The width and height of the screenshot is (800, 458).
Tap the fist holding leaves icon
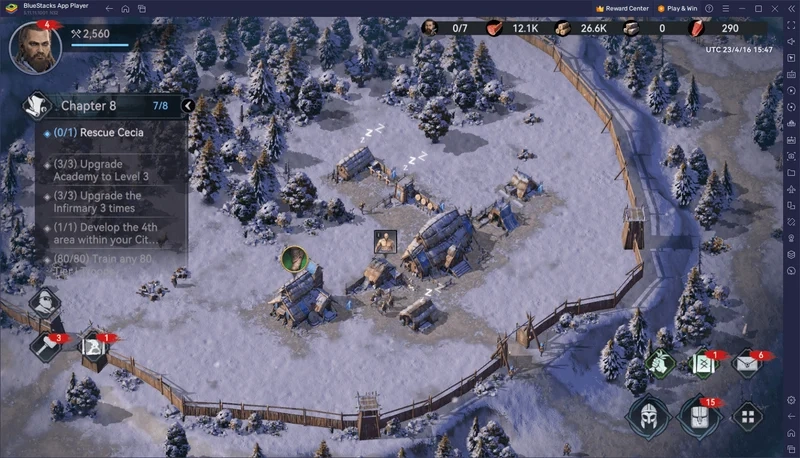click(x=661, y=364)
